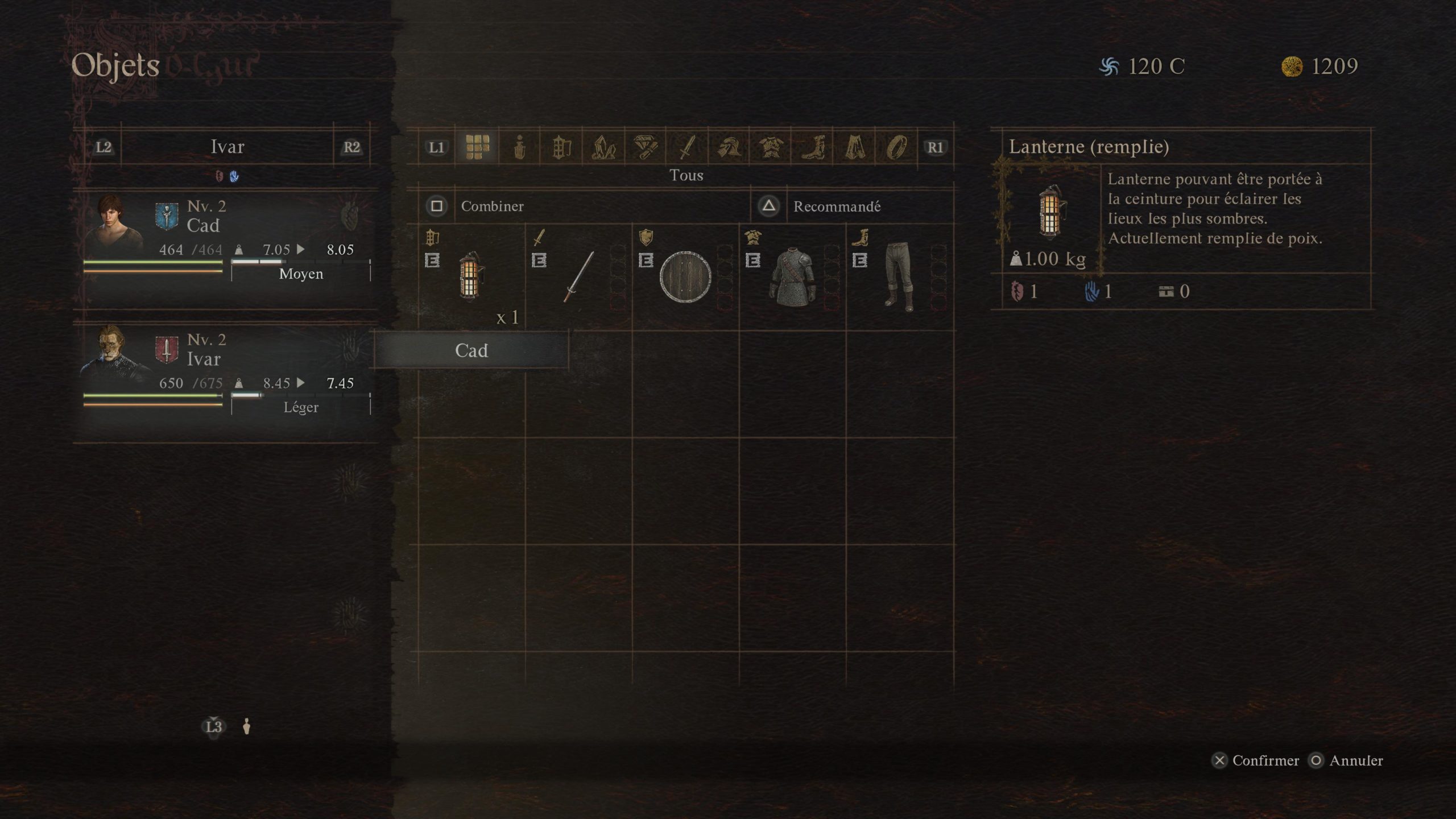Choose 'Cad' as the transfer recipient
The height and width of the screenshot is (819, 1456).
click(471, 350)
